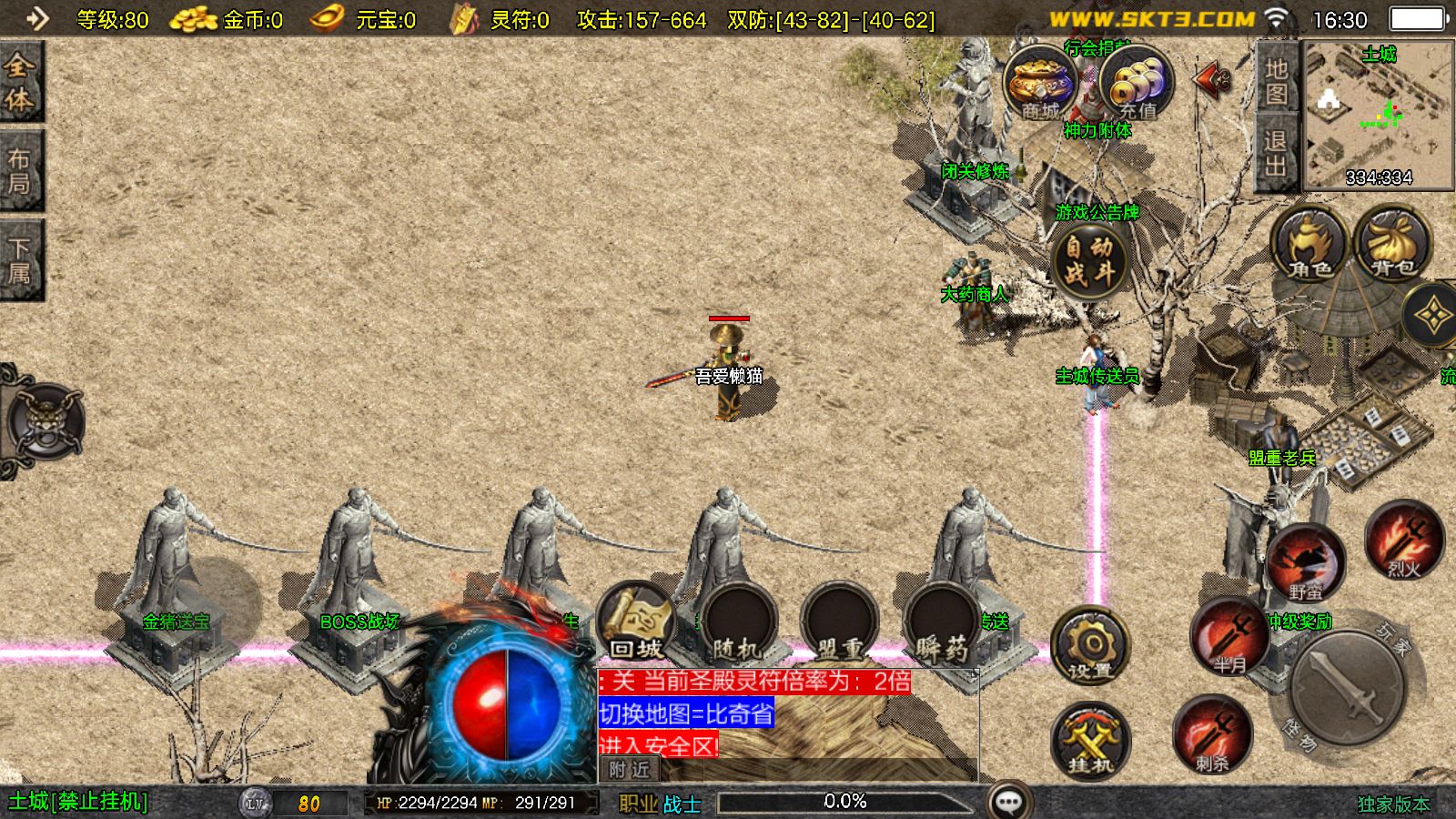
Task: Activate the 挂机 auto-farm button
Action: click(1090, 740)
